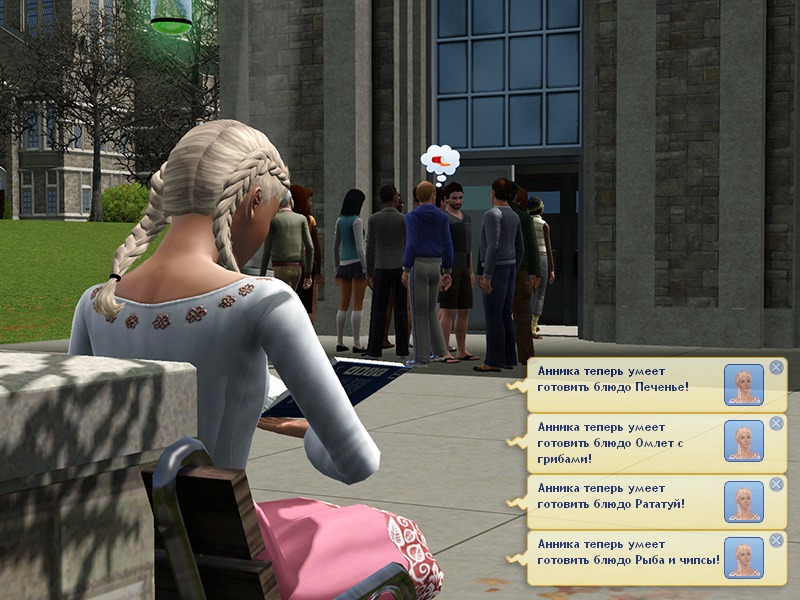
Task: Click Annika's portrait in Печенье notification
Action: [x=743, y=385]
